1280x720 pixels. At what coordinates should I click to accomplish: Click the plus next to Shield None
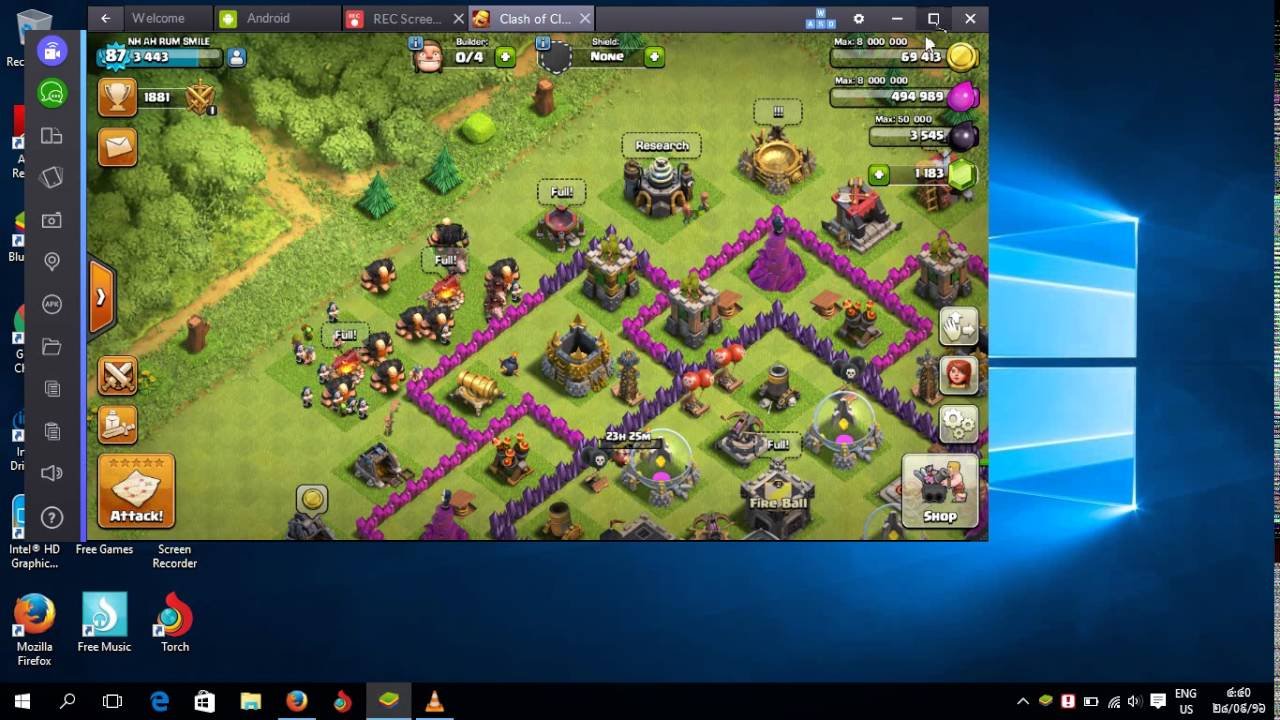(x=655, y=57)
